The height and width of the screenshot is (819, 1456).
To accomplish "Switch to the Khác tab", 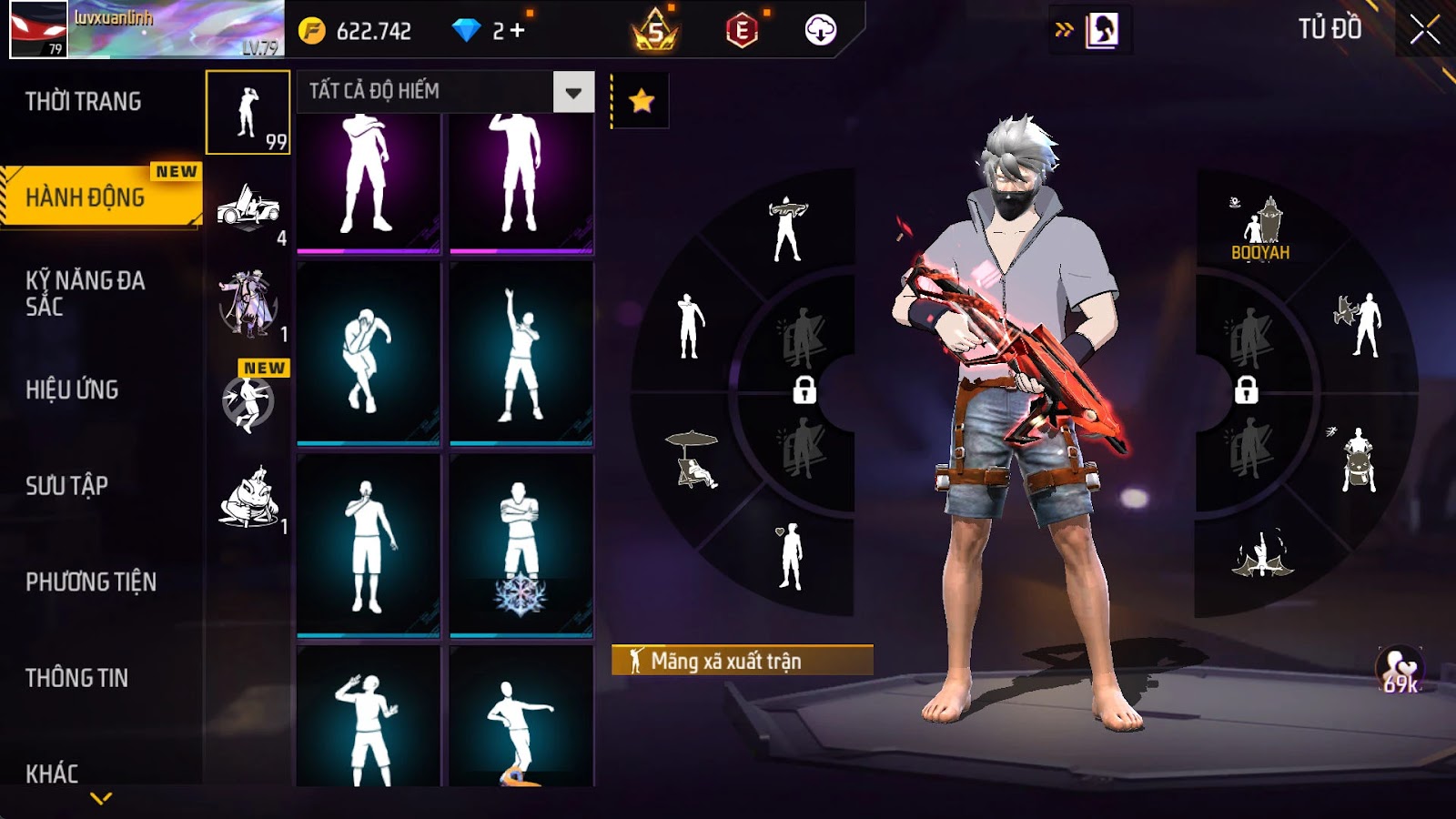I will pos(53,773).
